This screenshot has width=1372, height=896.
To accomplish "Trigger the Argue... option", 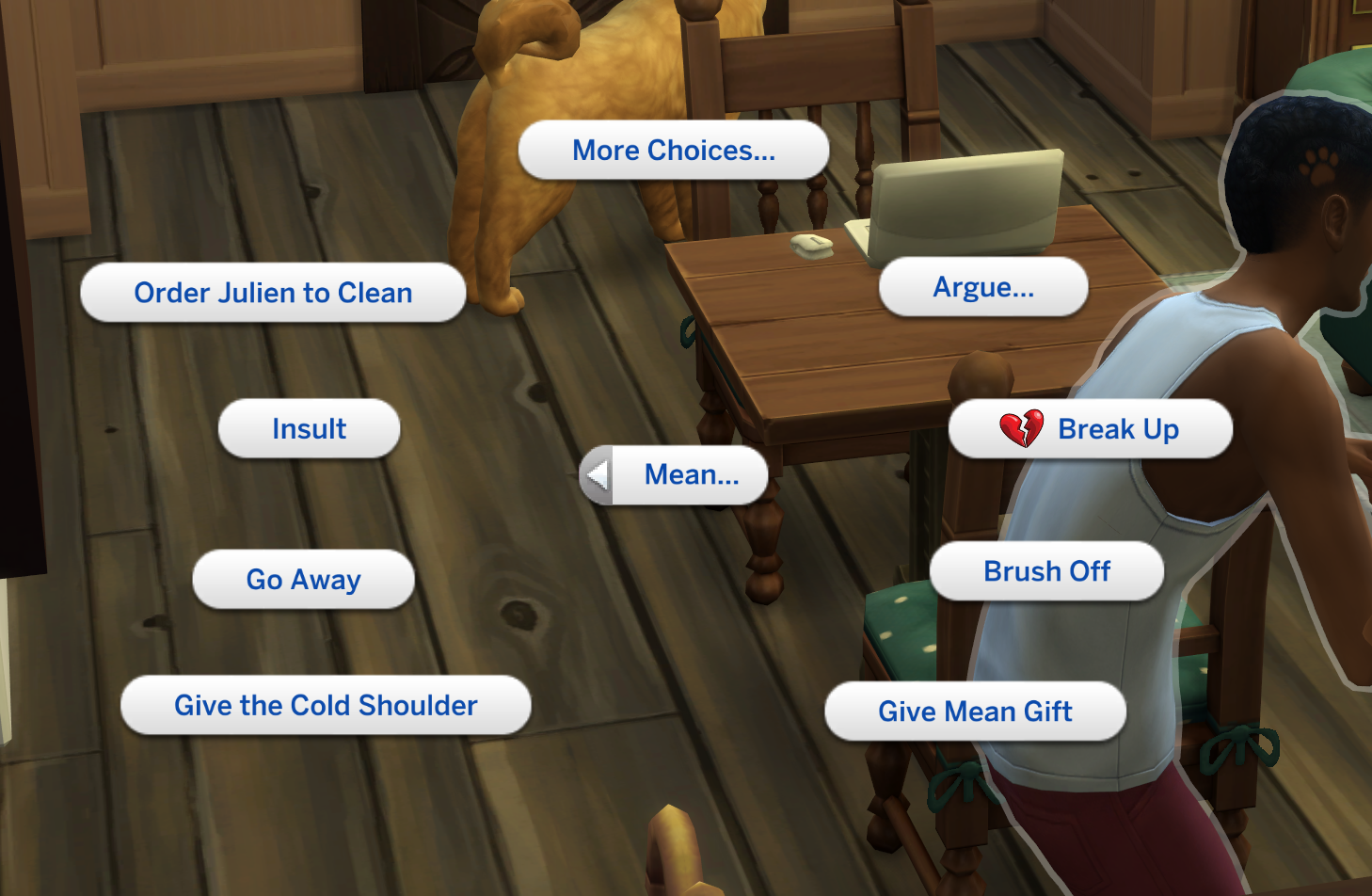I will coord(983,287).
